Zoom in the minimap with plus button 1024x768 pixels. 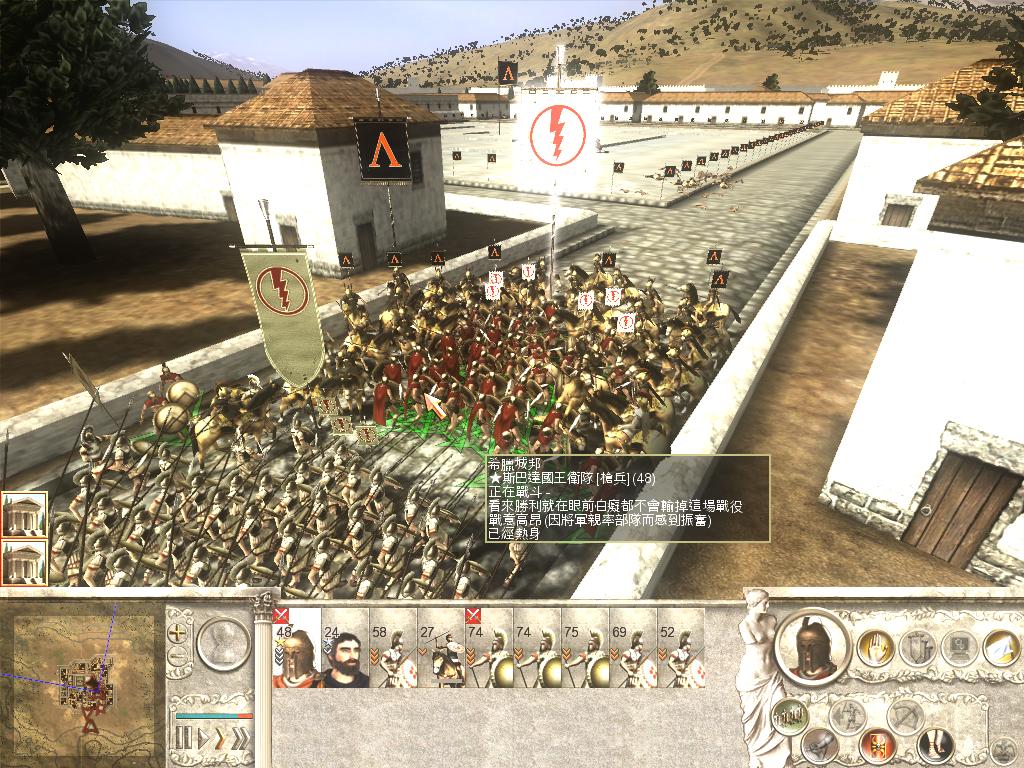179,633
